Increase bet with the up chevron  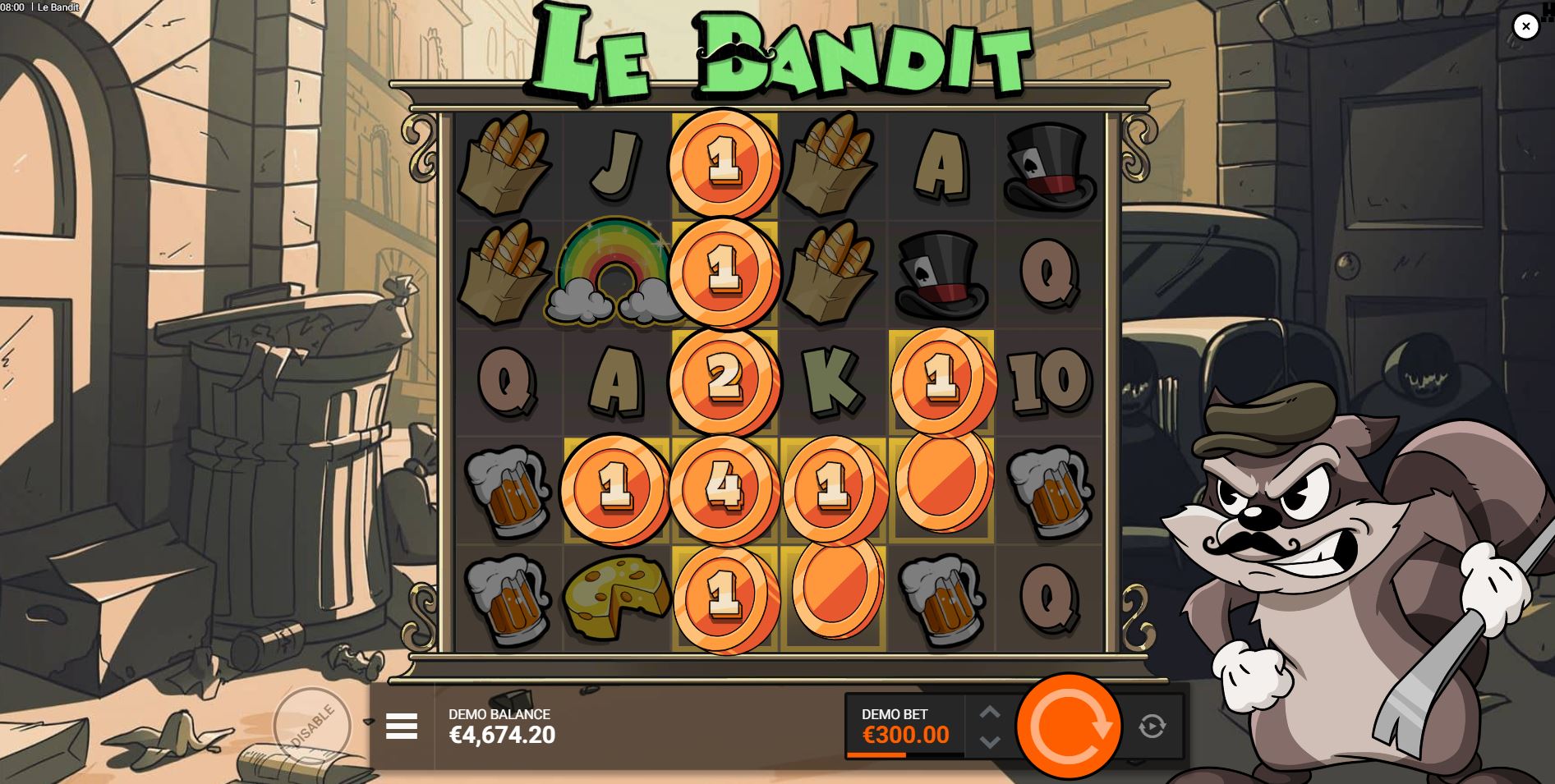(990, 711)
